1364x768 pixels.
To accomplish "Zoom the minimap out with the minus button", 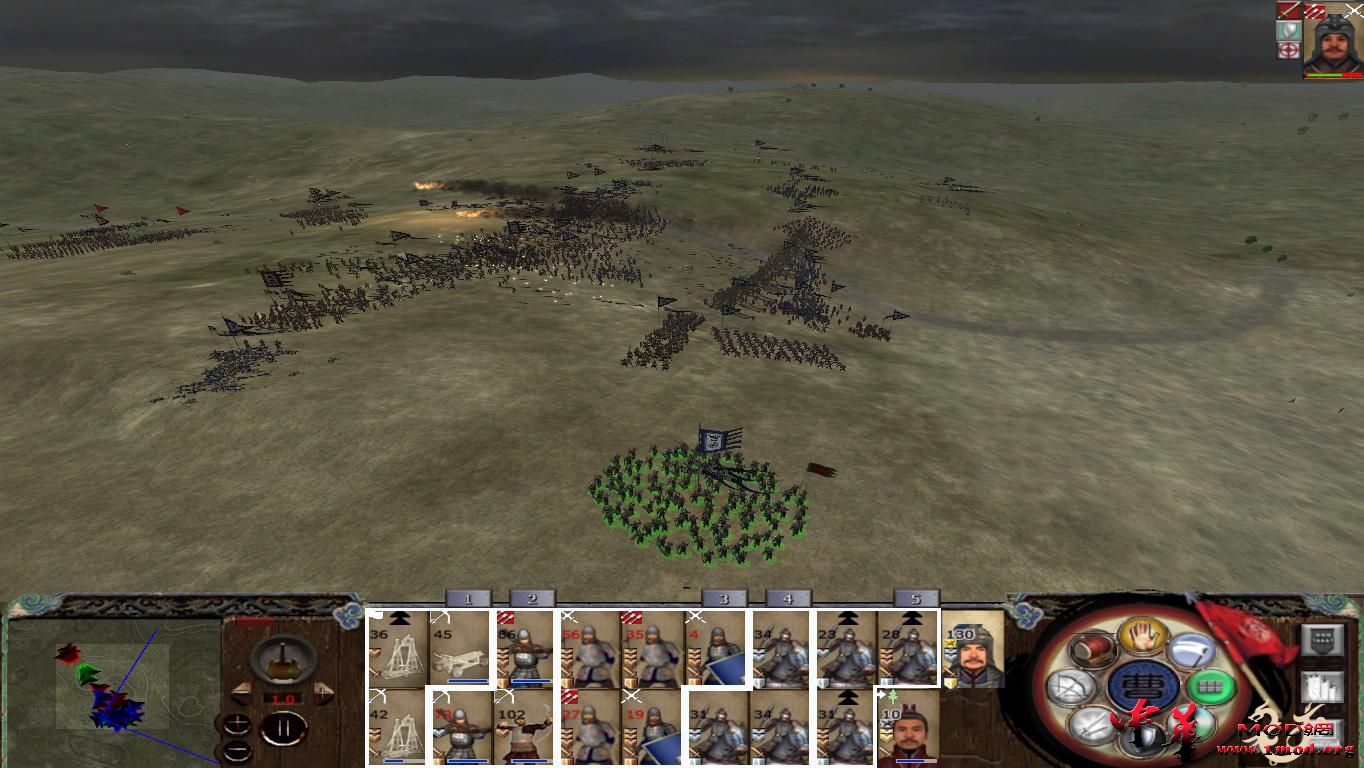I will (x=238, y=751).
